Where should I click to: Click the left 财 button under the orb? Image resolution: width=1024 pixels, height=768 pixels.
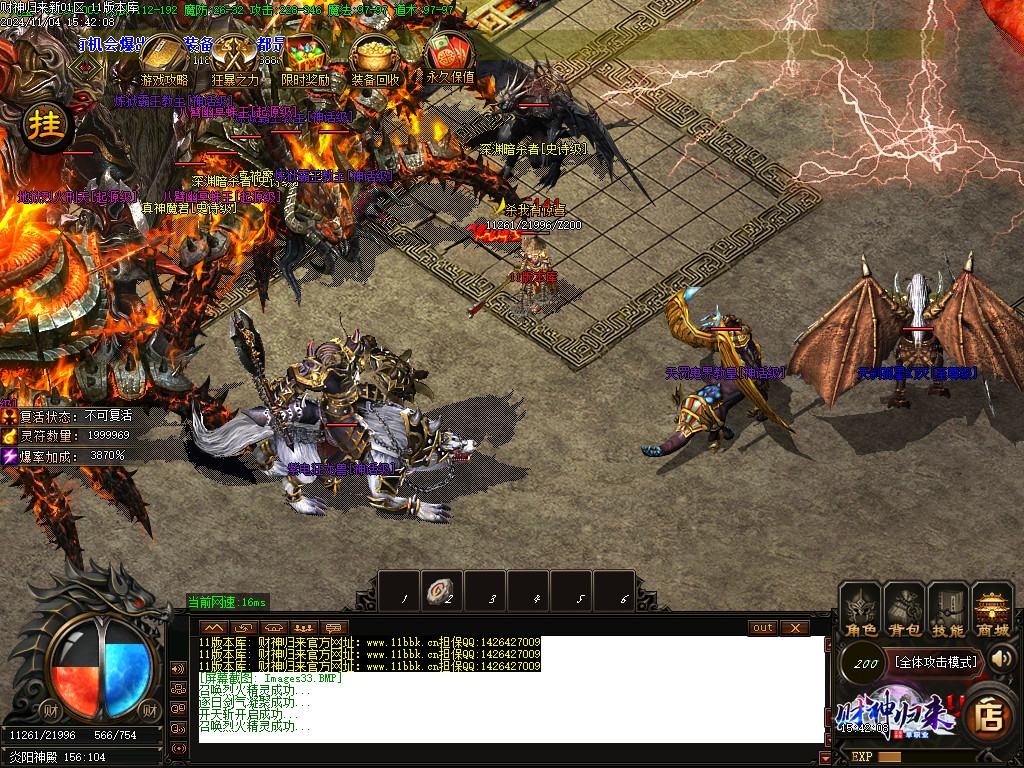pos(52,709)
